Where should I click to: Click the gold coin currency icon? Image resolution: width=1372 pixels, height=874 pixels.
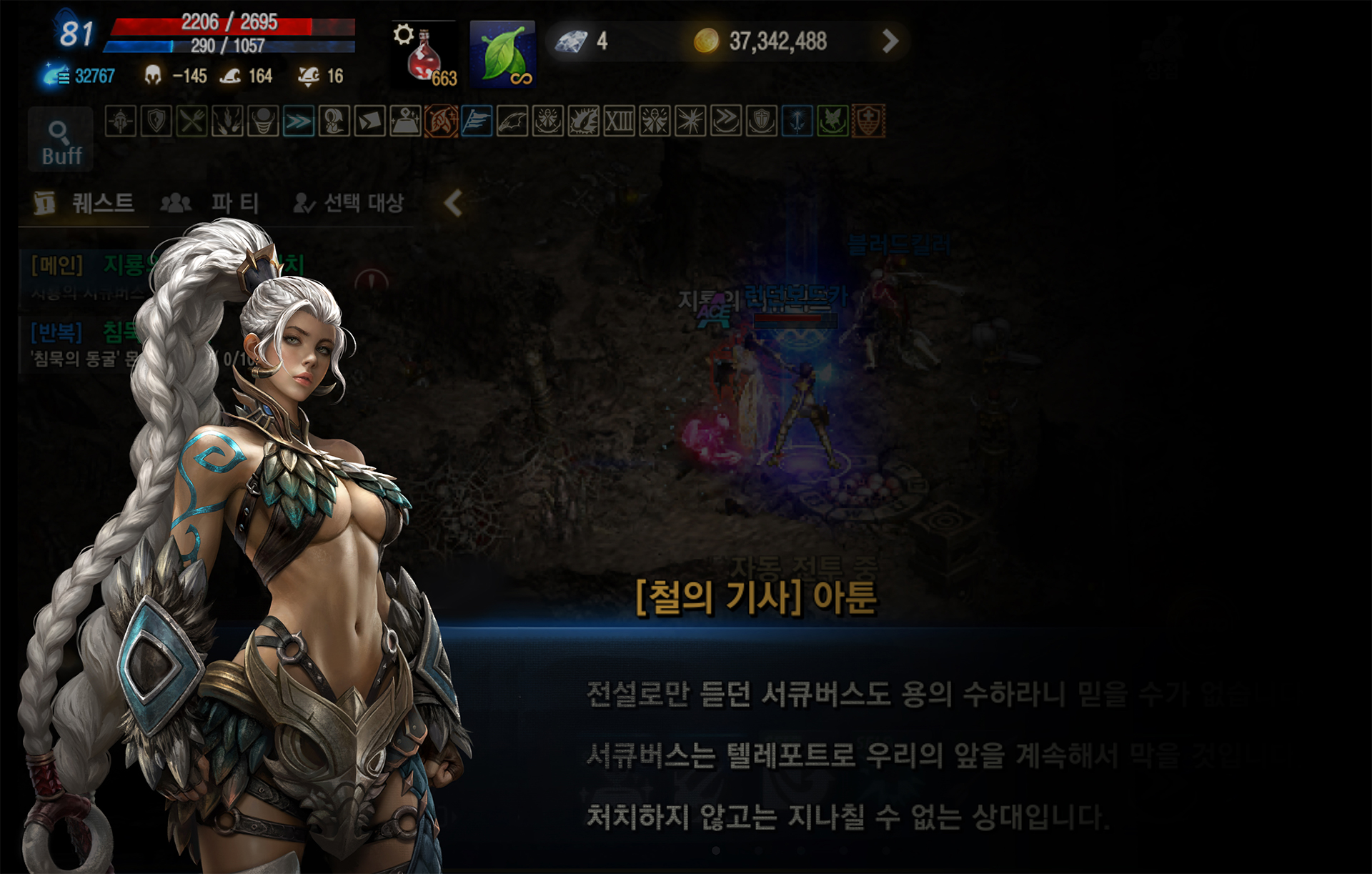click(x=706, y=41)
